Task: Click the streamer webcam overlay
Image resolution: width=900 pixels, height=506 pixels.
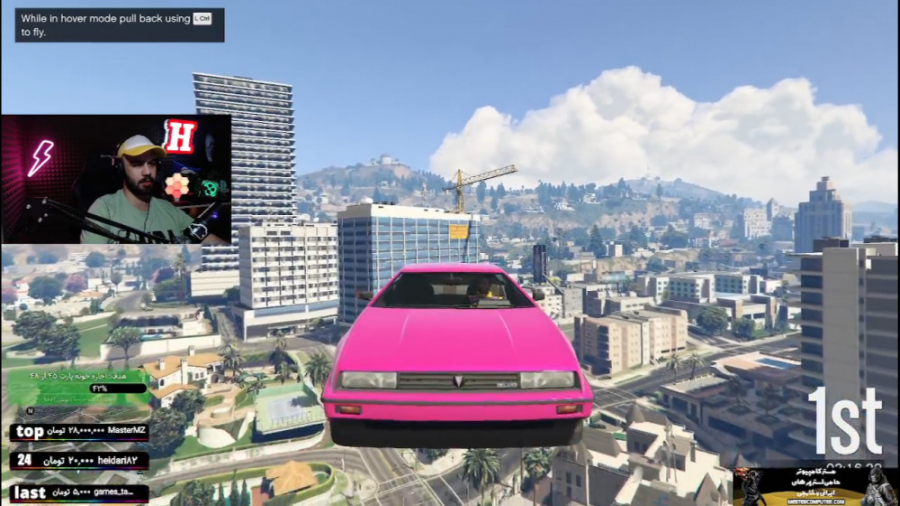Action: 116,180
